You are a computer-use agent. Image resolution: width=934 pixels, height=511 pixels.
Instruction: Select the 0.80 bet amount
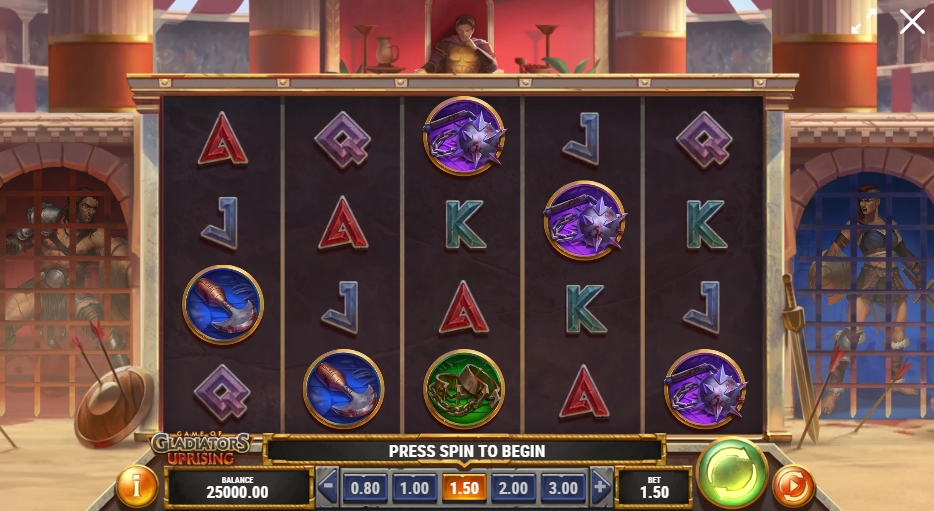[x=364, y=488]
